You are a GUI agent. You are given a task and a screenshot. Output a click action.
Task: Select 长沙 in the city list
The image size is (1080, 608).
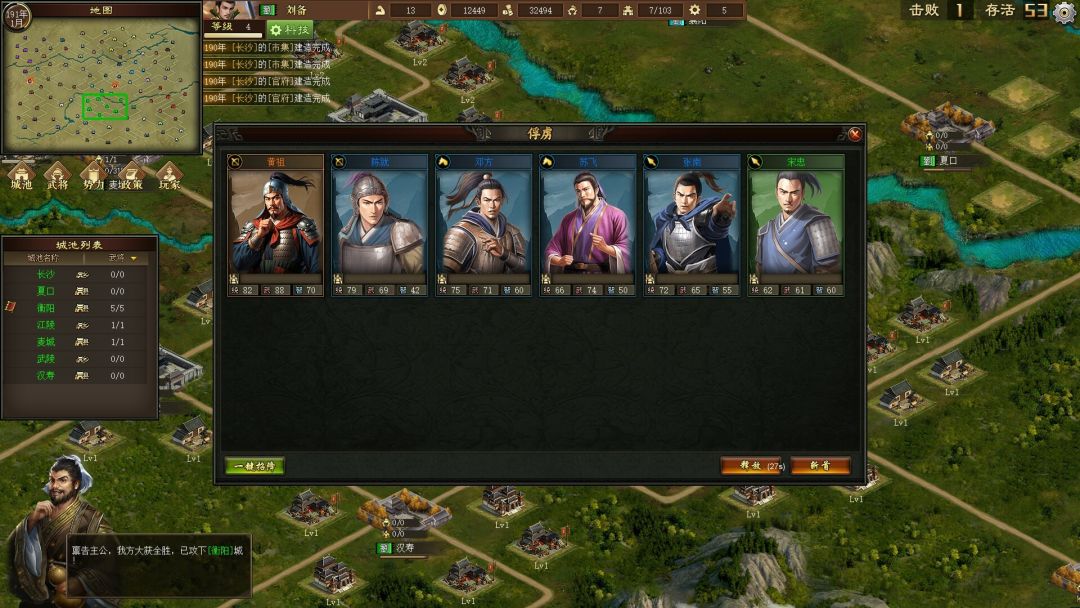click(x=46, y=274)
